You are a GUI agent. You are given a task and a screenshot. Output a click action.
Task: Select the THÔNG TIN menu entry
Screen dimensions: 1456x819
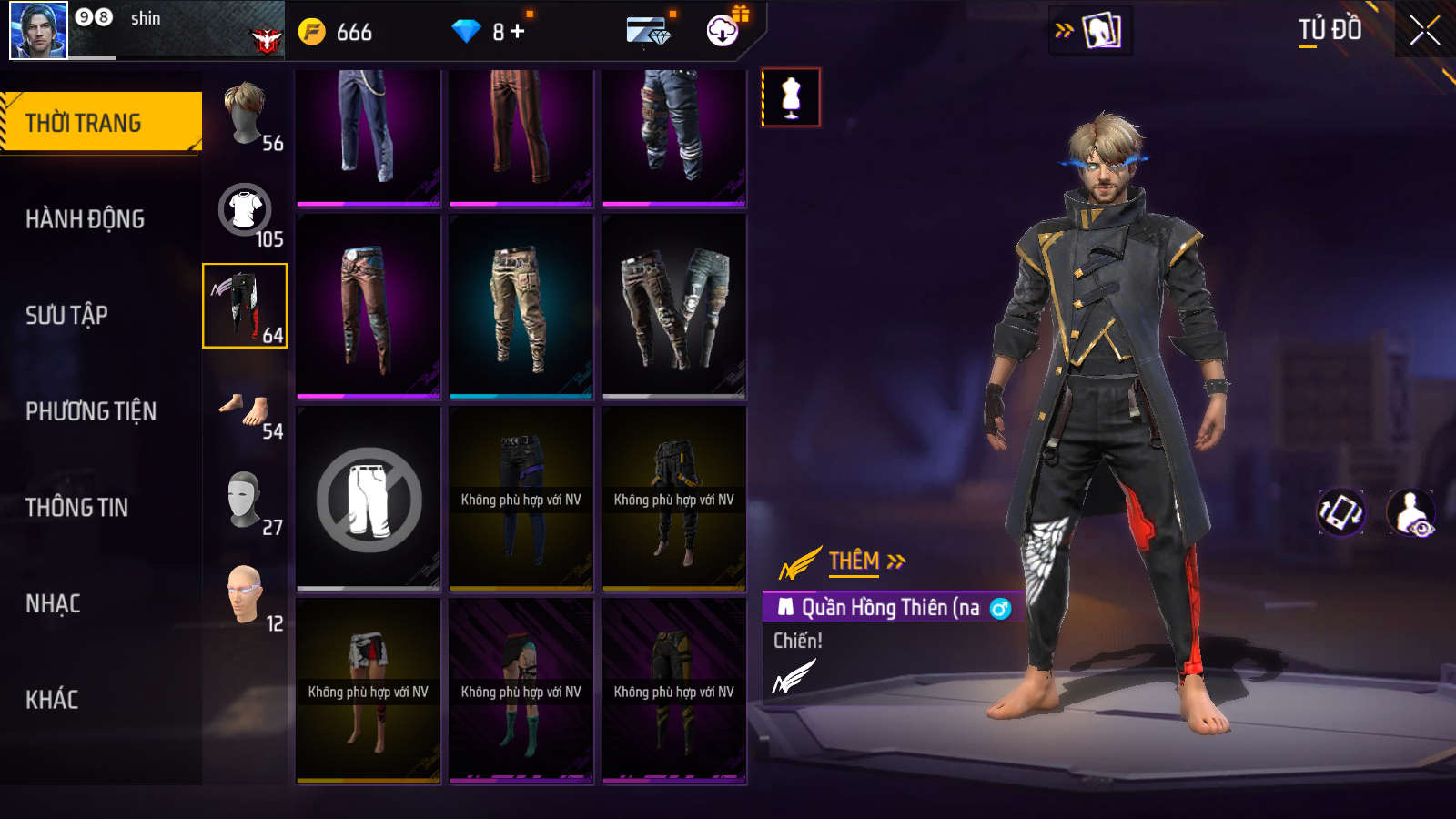click(76, 508)
